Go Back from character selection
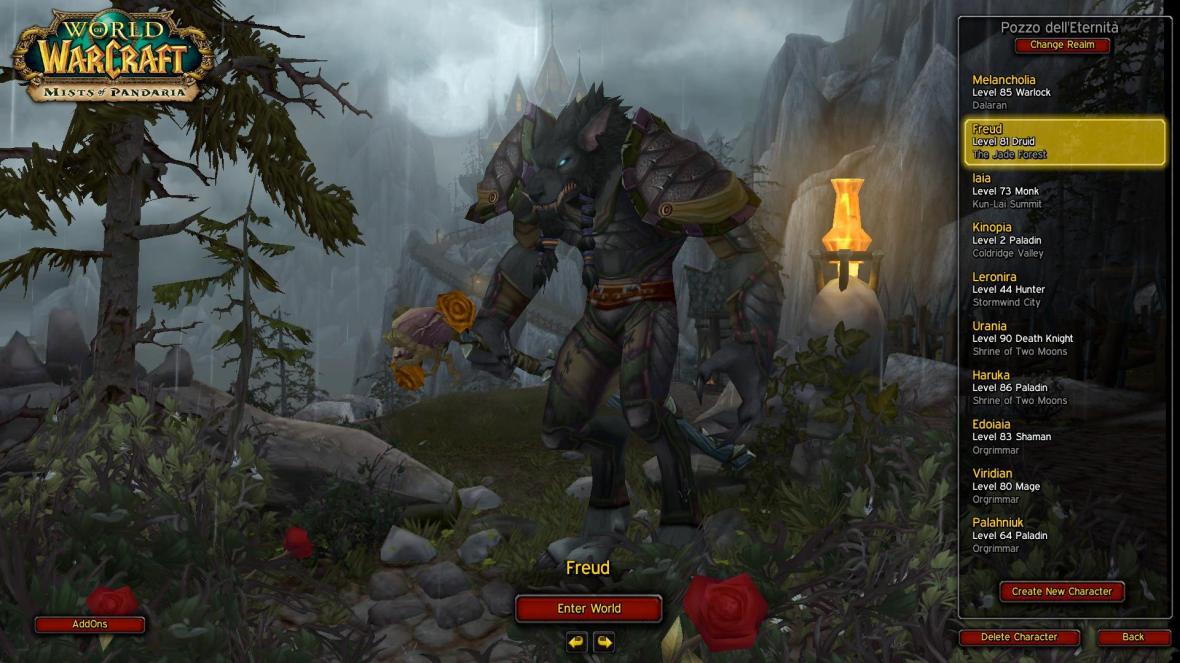Screen dimensions: 1180x663 pos(1133,637)
